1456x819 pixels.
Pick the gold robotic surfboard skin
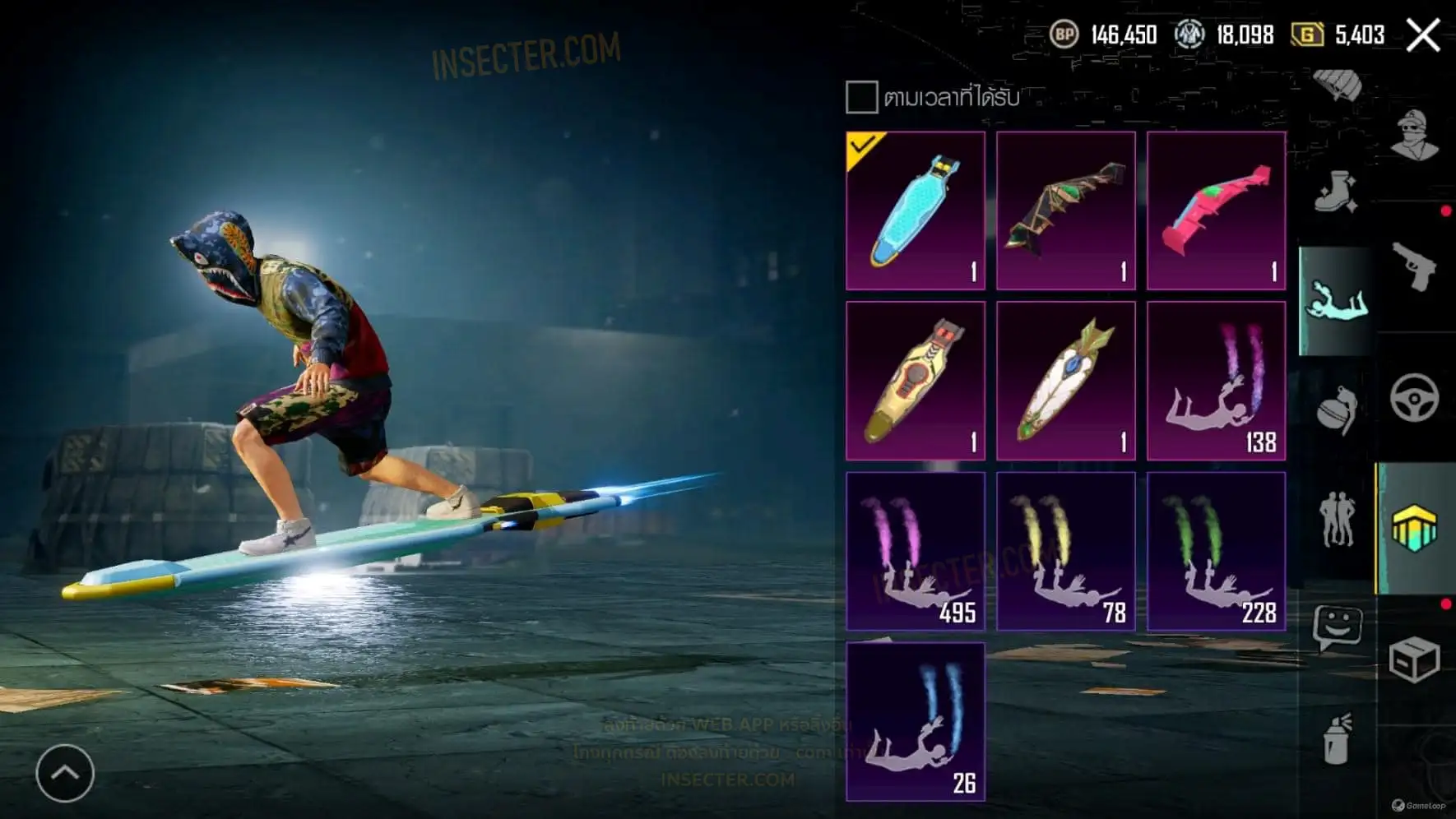point(916,381)
